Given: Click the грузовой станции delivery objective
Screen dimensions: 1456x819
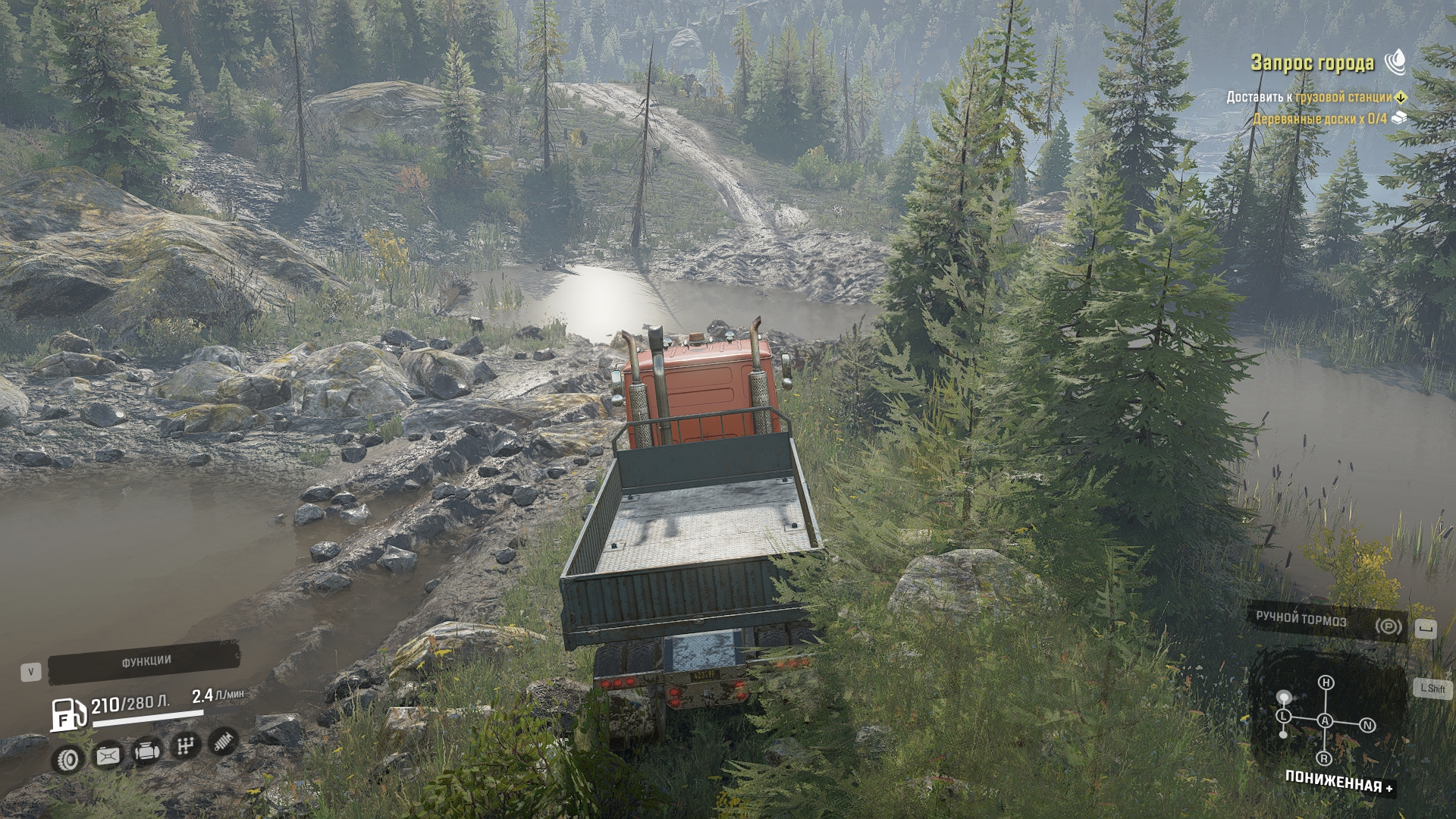Looking at the screenshot, I should point(1344,97).
